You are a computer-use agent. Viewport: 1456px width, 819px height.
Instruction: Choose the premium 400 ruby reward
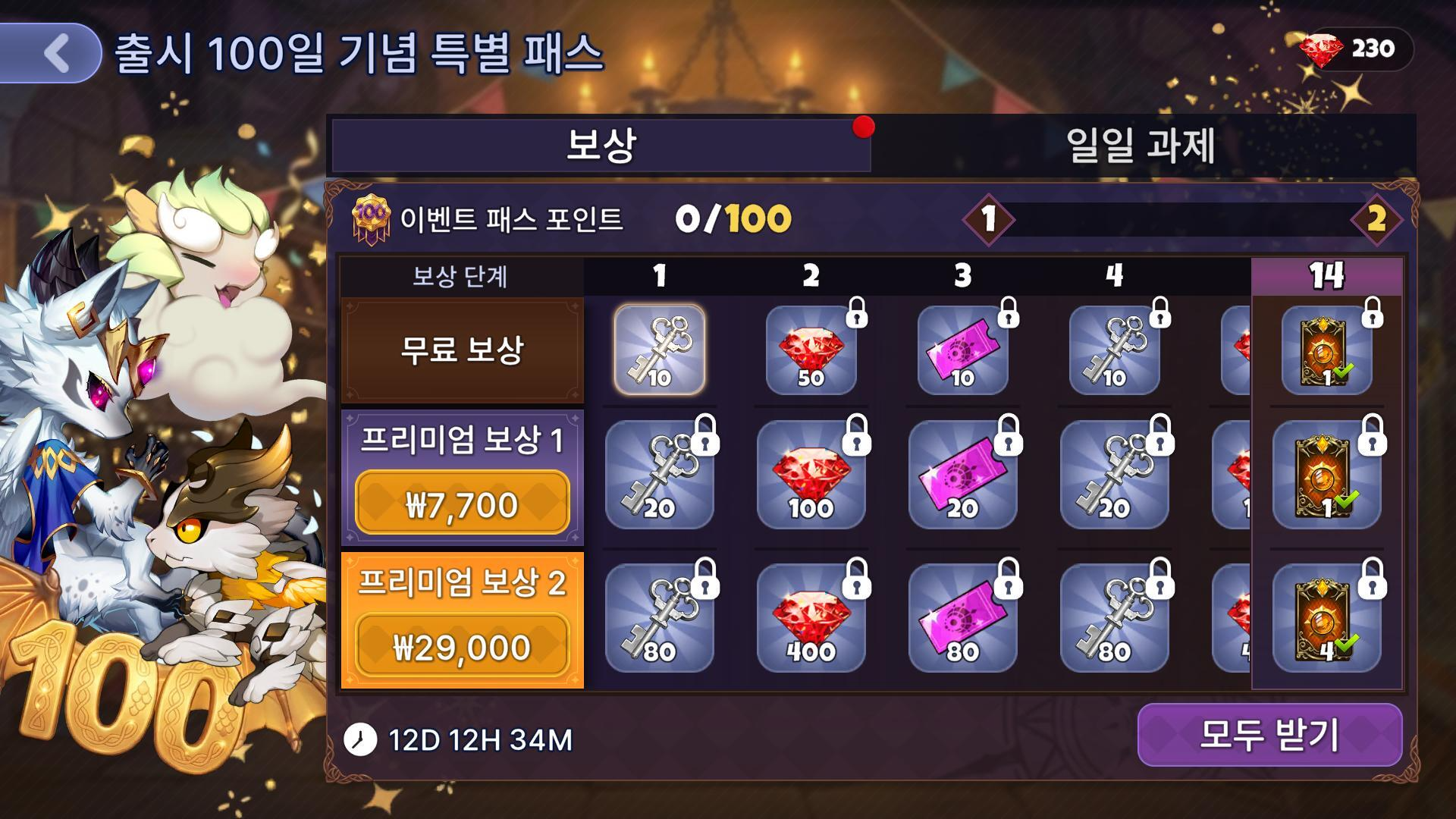coord(811,619)
